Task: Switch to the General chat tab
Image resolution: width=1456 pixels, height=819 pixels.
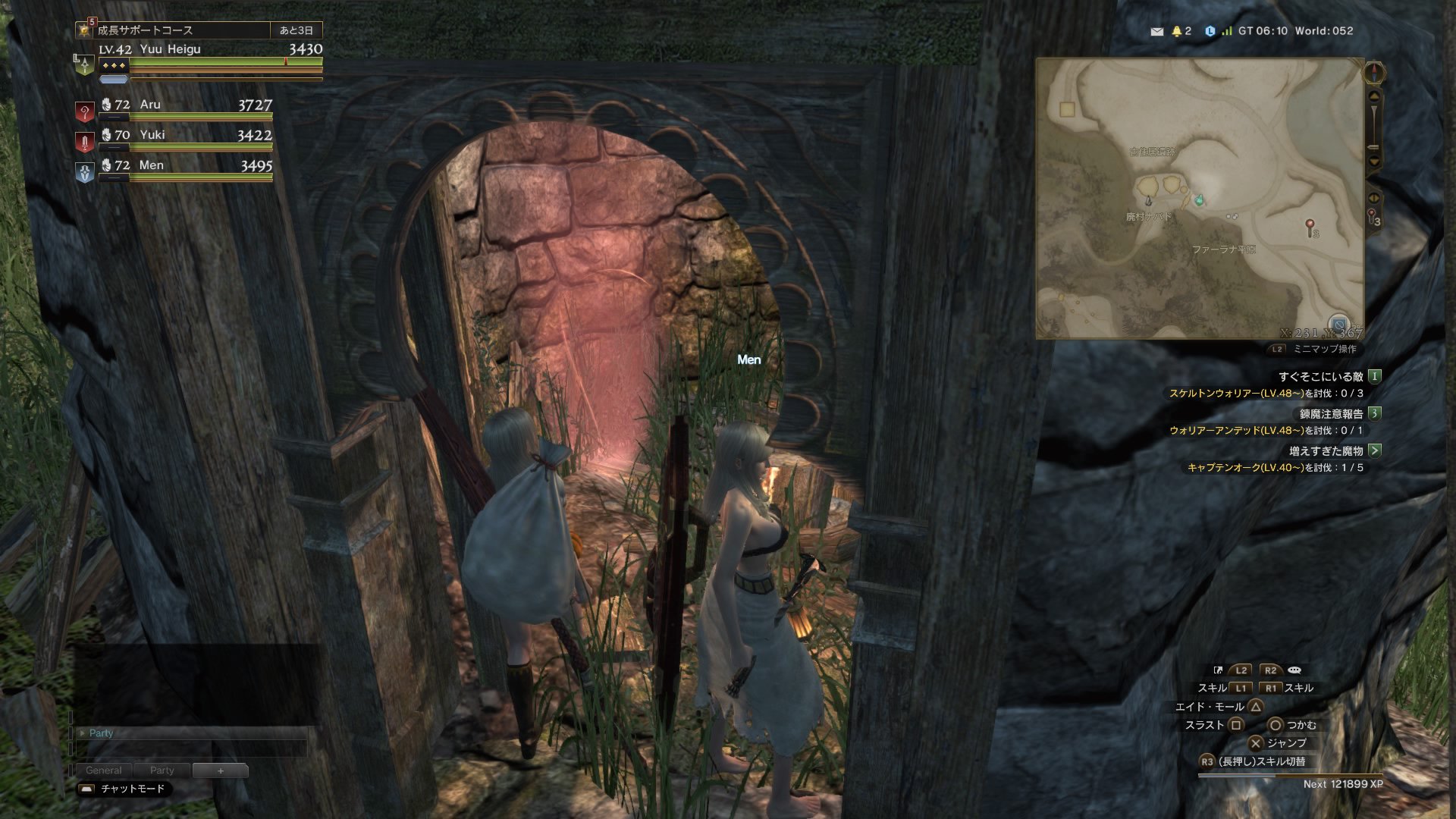Action: [103, 770]
